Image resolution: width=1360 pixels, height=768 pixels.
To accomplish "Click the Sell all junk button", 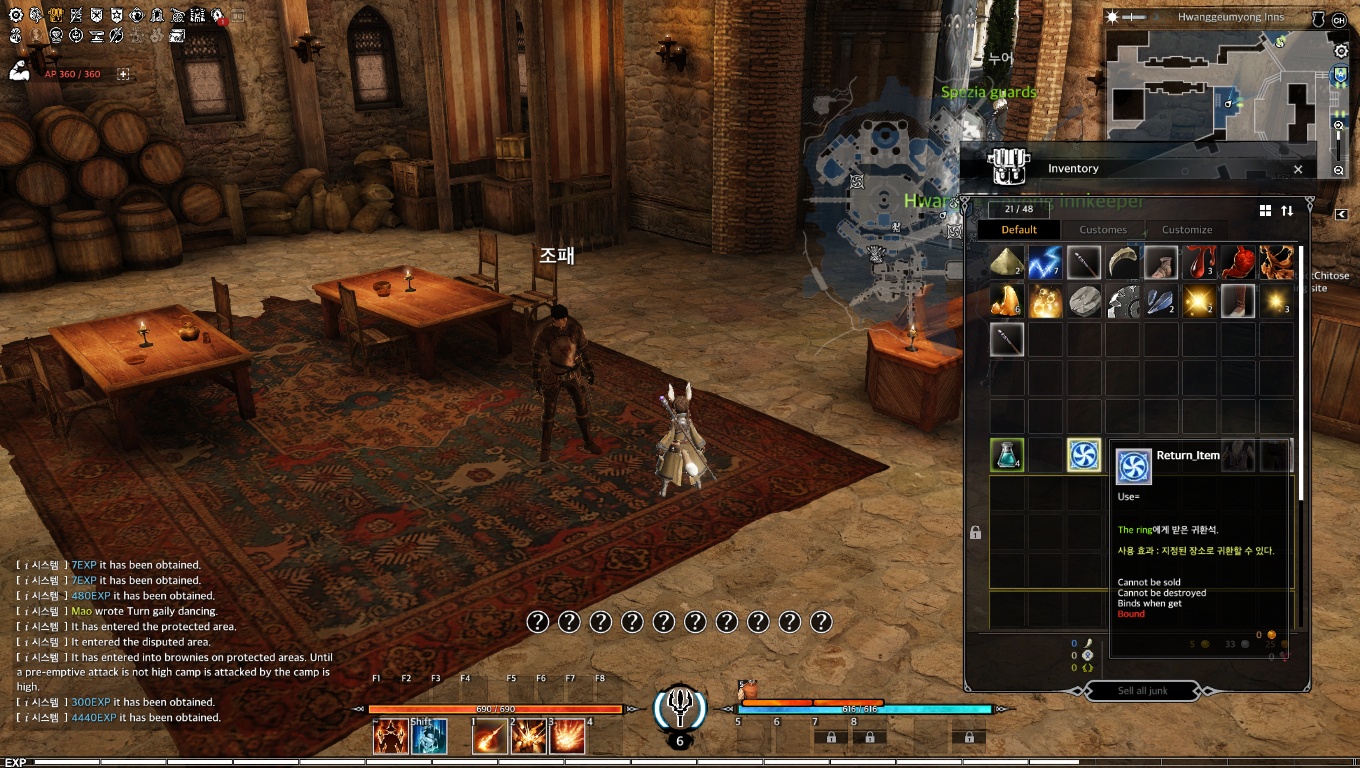I will click(1143, 691).
